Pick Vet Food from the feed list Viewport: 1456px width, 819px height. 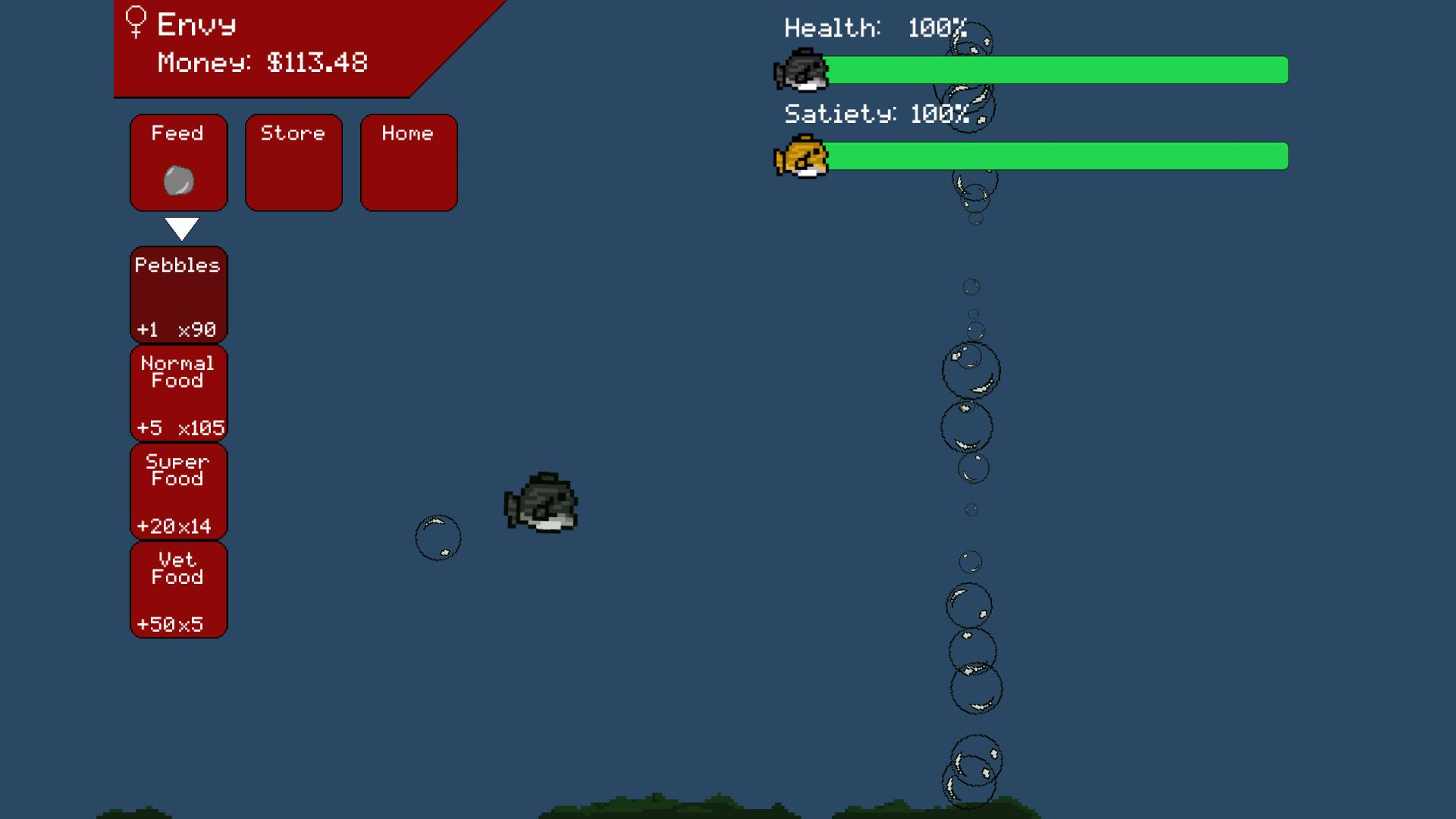click(x=178, y=589)
